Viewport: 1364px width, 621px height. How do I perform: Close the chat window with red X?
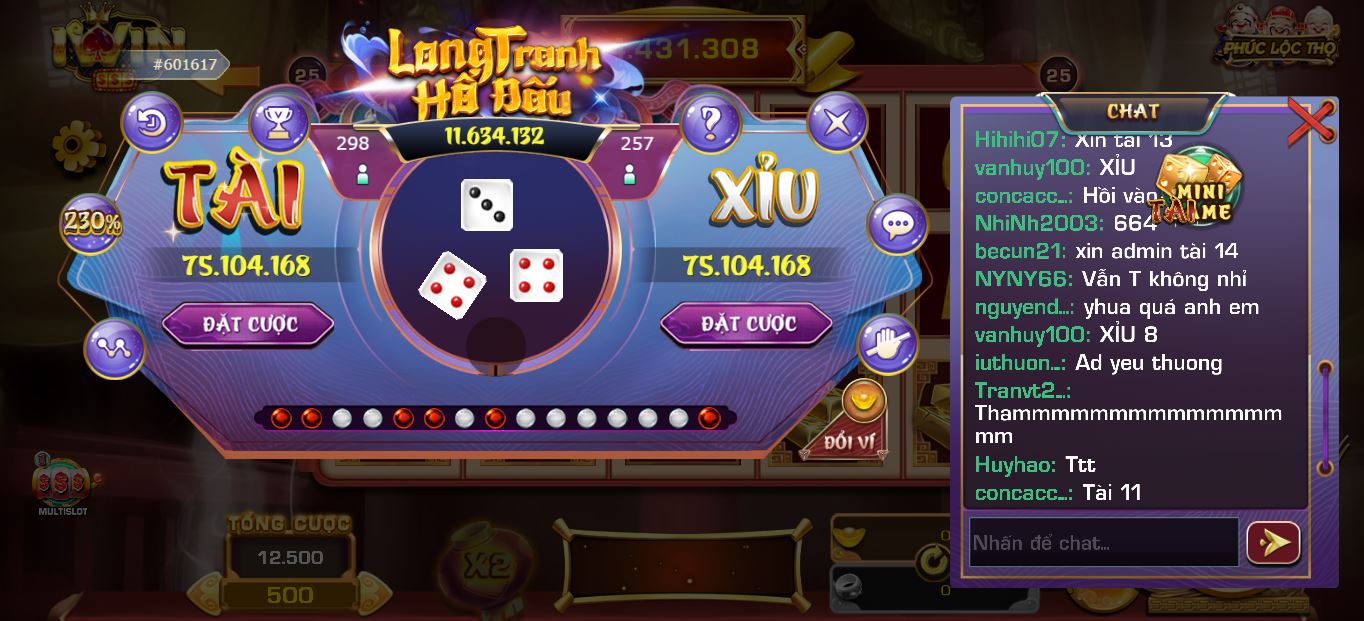coord(1310,121)
